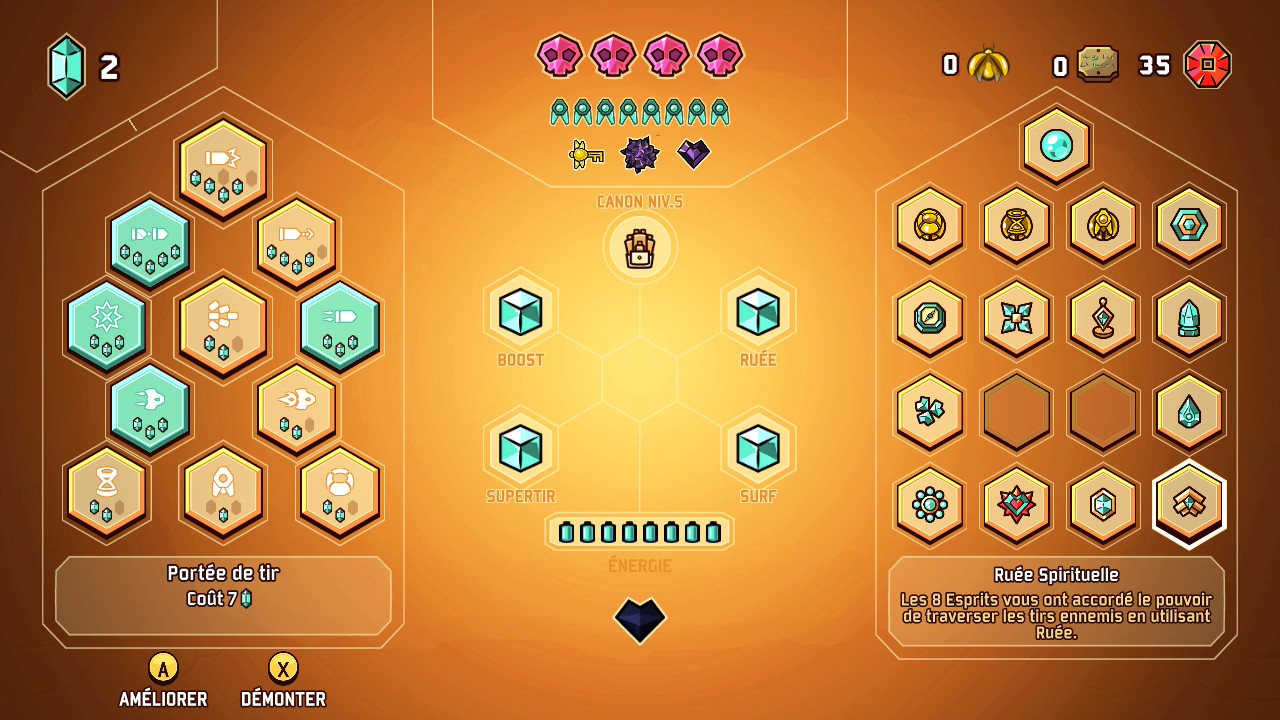Viewport: 1280px width, 720px height.
Task: Select the Ruée skill cube
Action: tap(758, 311)
